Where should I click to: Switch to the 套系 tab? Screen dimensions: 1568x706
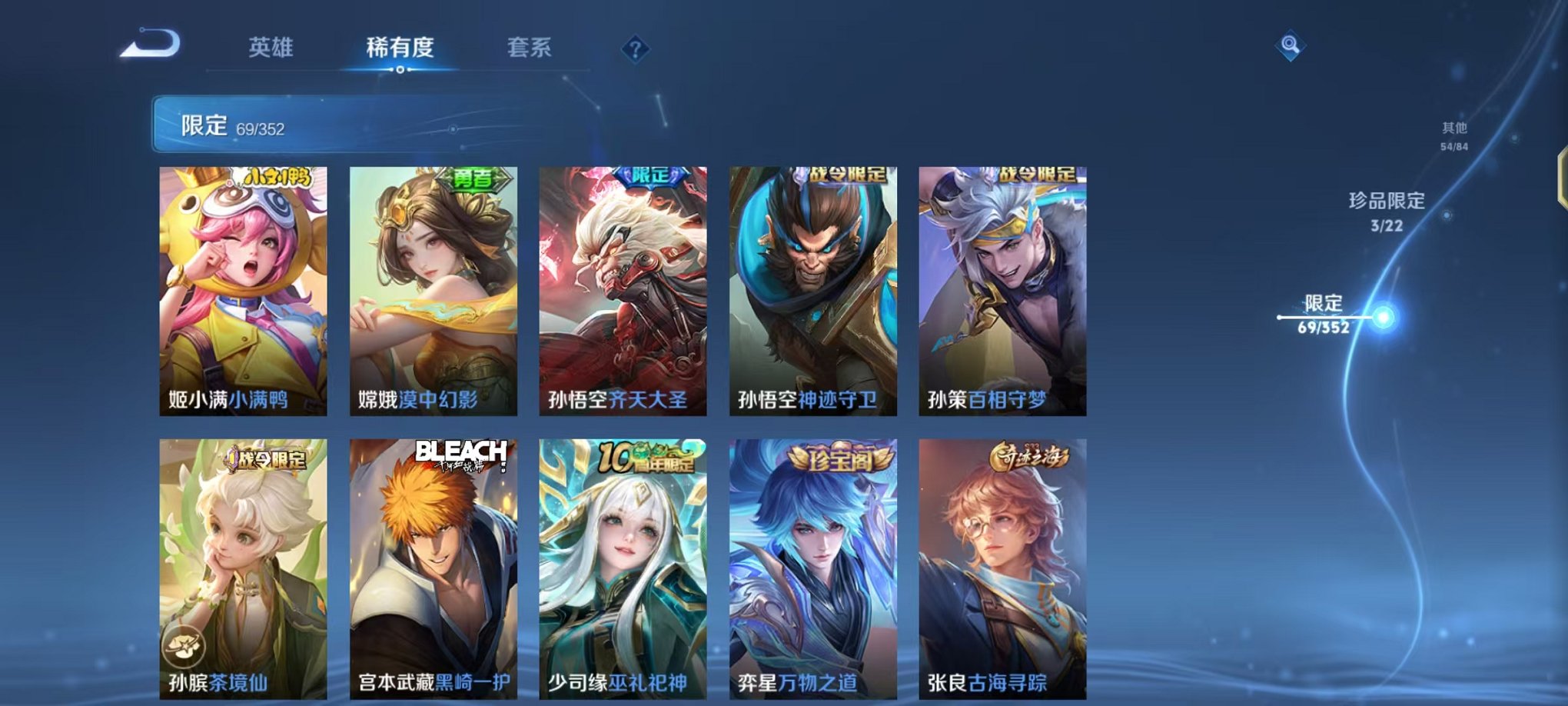[x=536, y=46]
